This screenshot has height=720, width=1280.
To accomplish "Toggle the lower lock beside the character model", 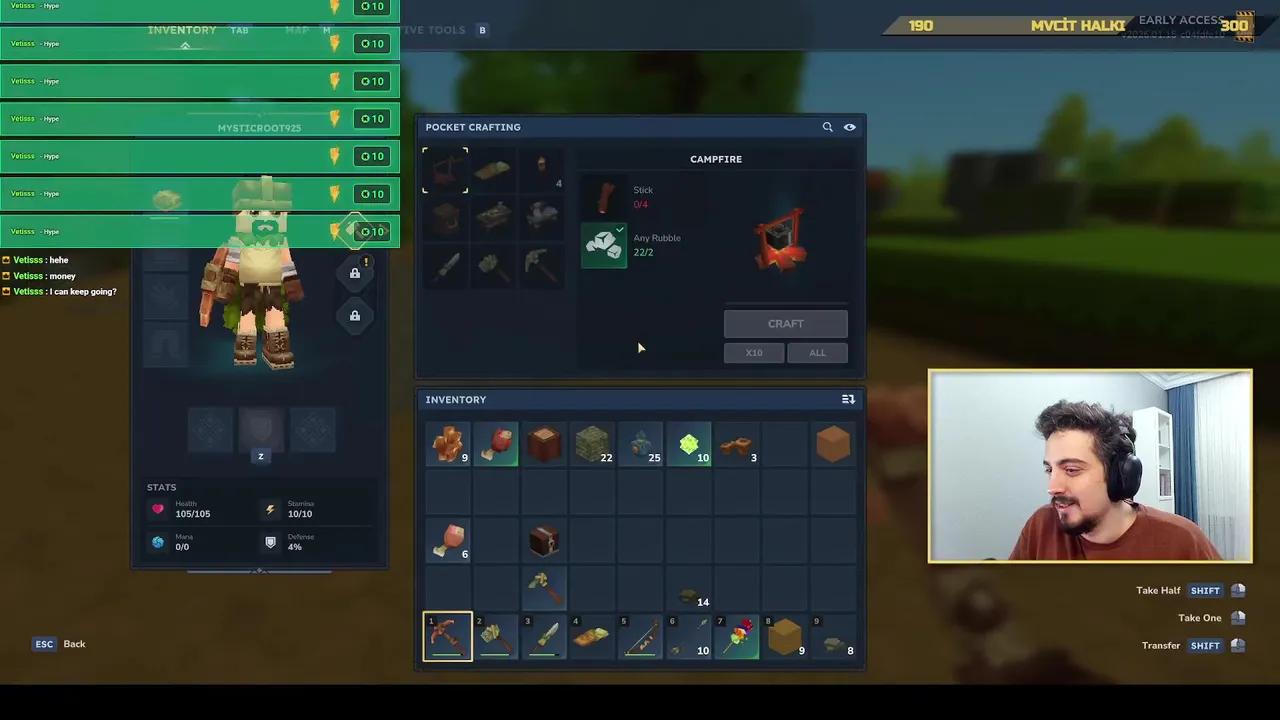I will (354, 315).
